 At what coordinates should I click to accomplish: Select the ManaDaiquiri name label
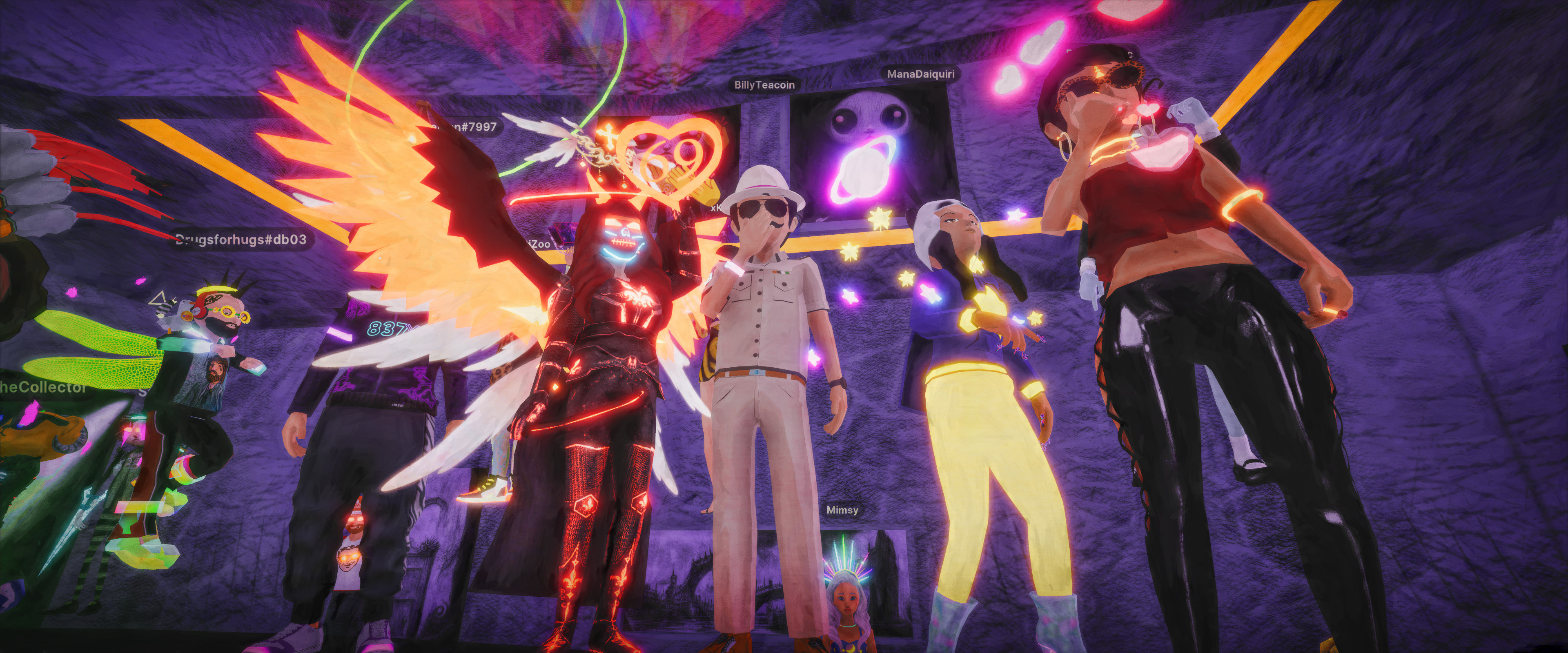(920, 74)
